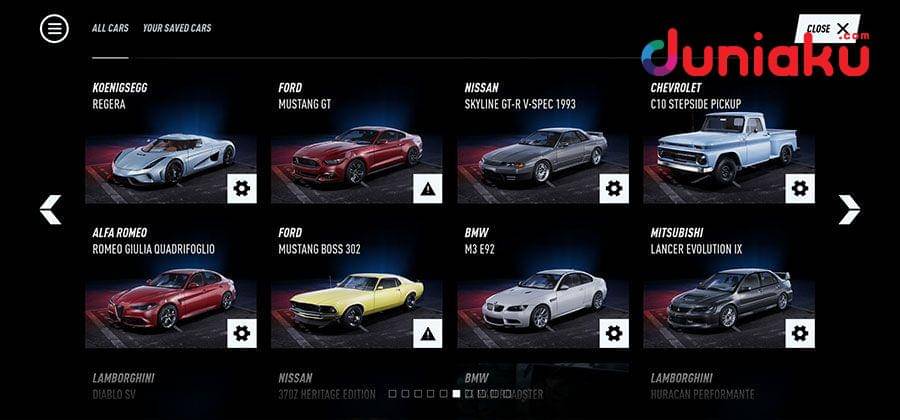
Task: Click warning triangle on Mustang GT
Action: [x=427, y=188]
